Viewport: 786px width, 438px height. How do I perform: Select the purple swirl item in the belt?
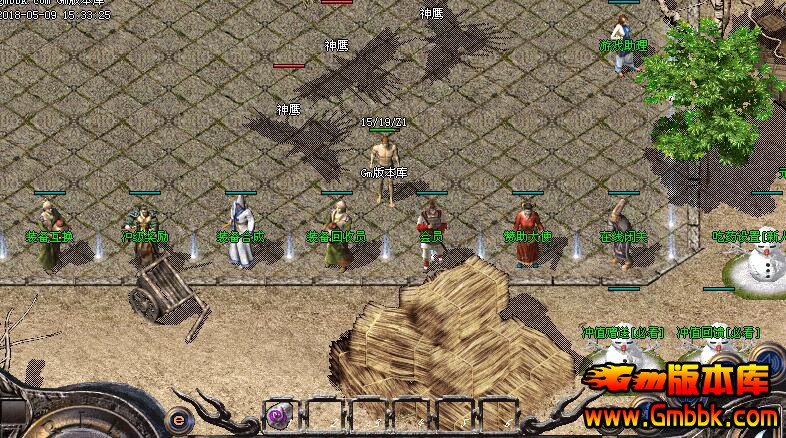(x=277, y=415)
